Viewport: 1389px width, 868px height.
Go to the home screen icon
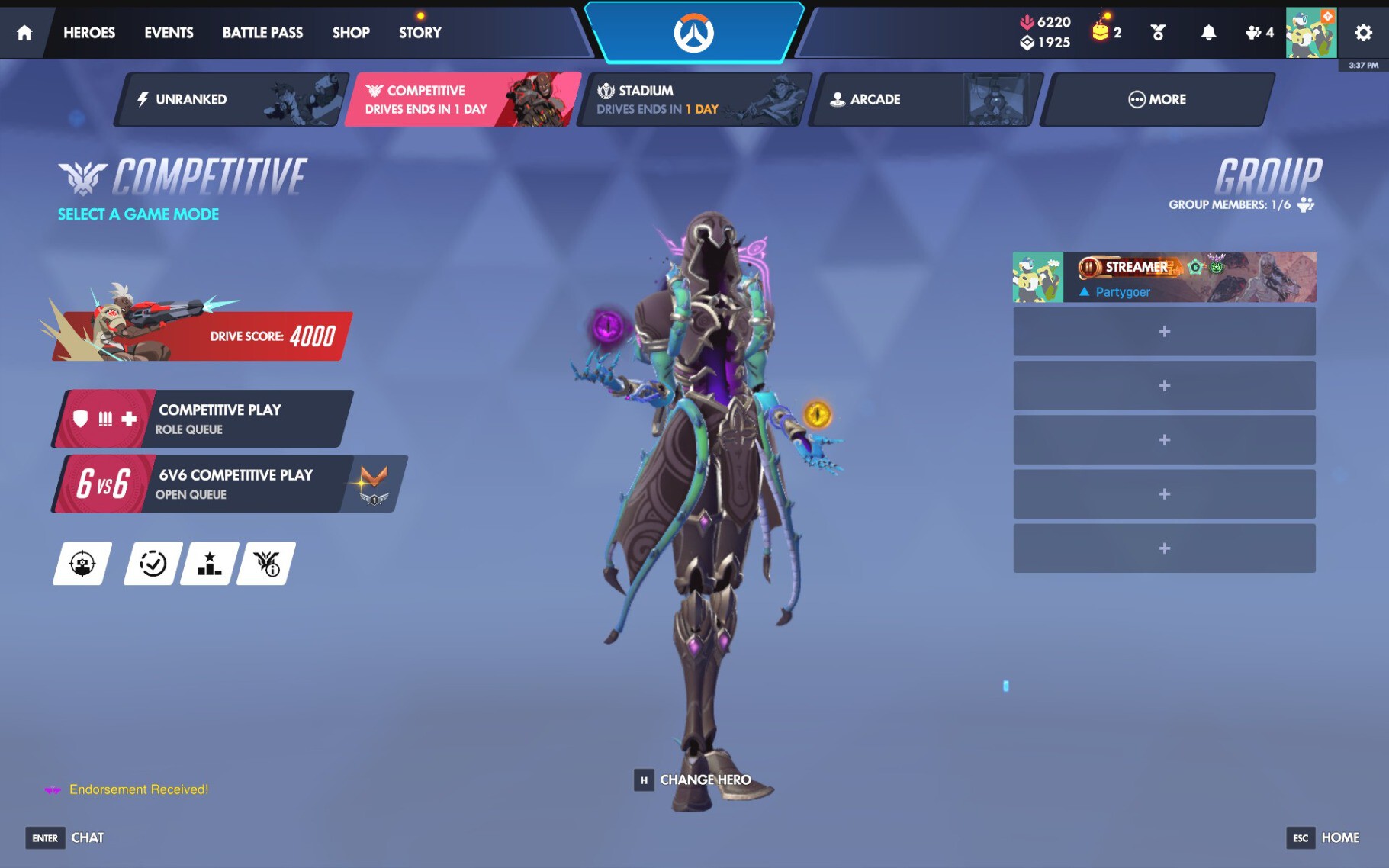coord(24,33)
